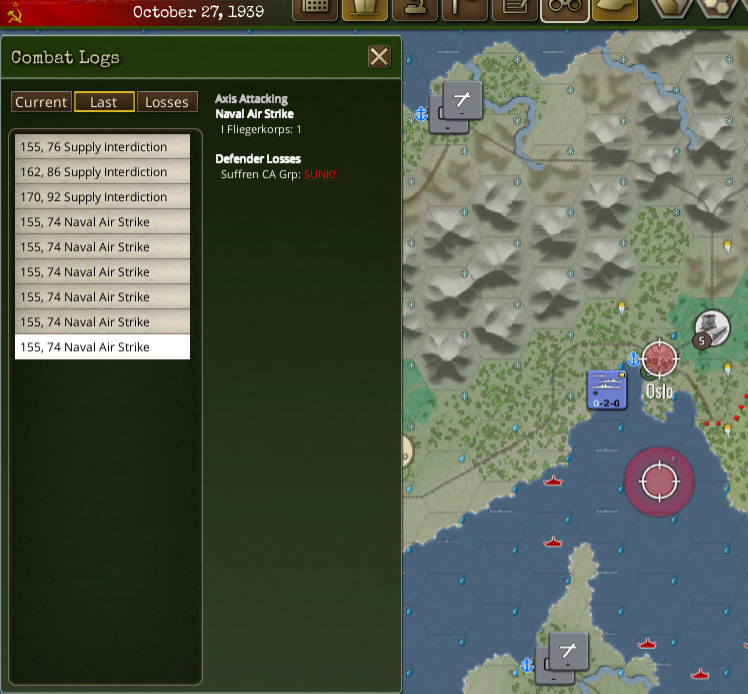Open the binoculars toolbar button

(x=565, y=9)
